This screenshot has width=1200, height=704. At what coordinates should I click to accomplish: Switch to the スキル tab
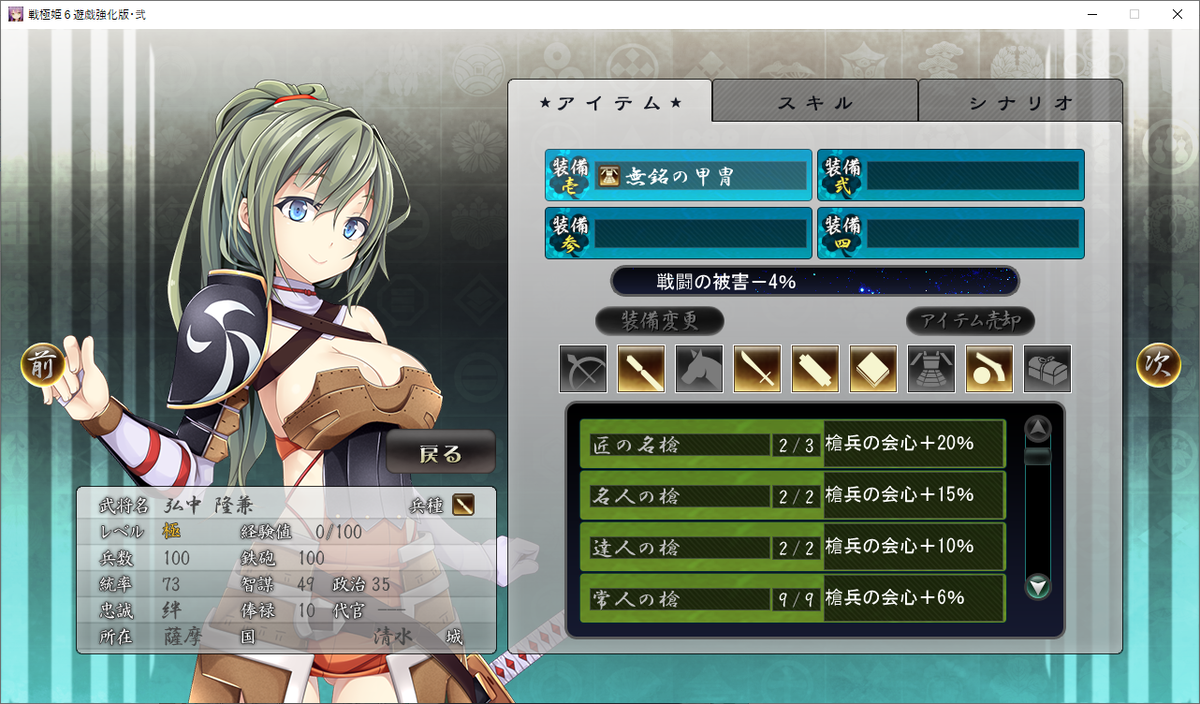coord(815,102)
